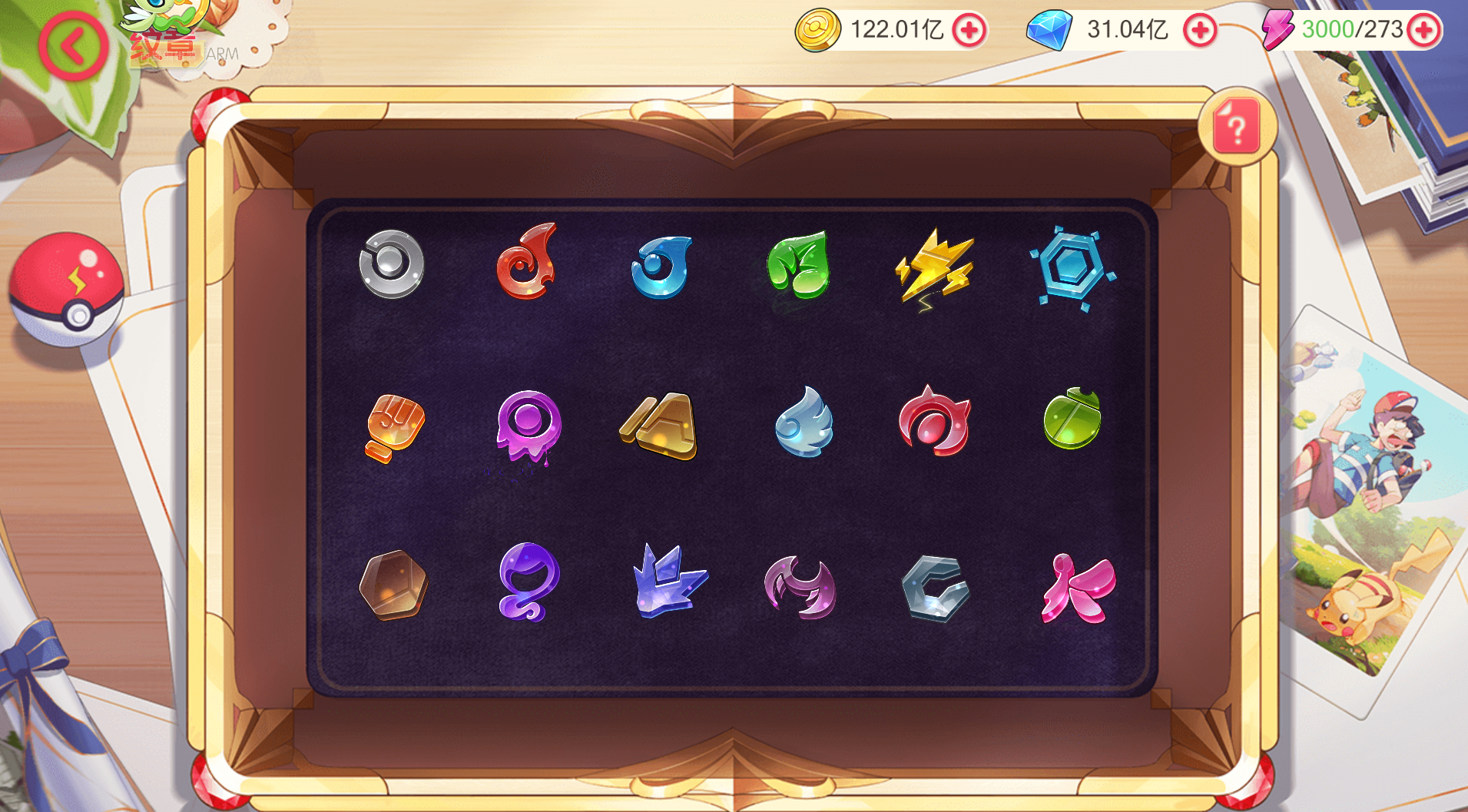Add gold coins with the plus button

(969, 31)
